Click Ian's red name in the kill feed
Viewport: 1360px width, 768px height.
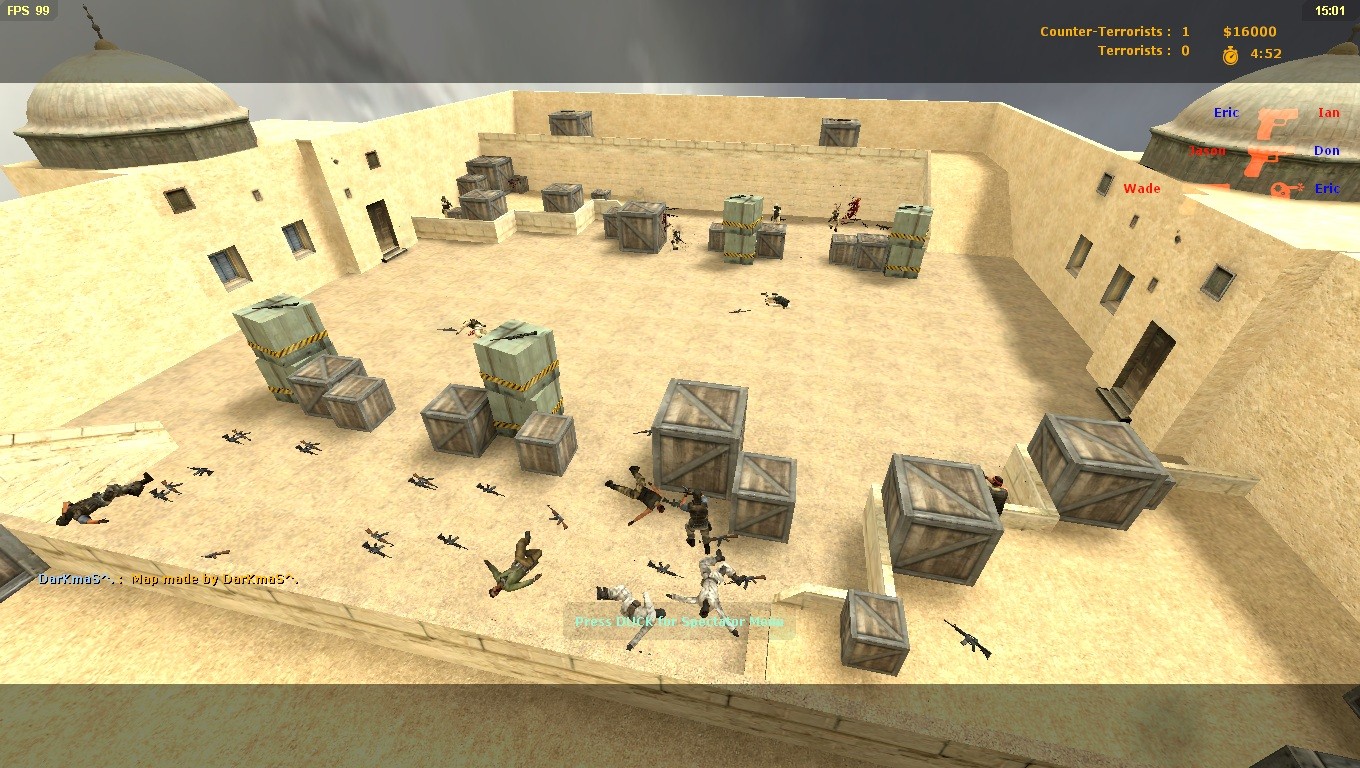coord(1329,112)
